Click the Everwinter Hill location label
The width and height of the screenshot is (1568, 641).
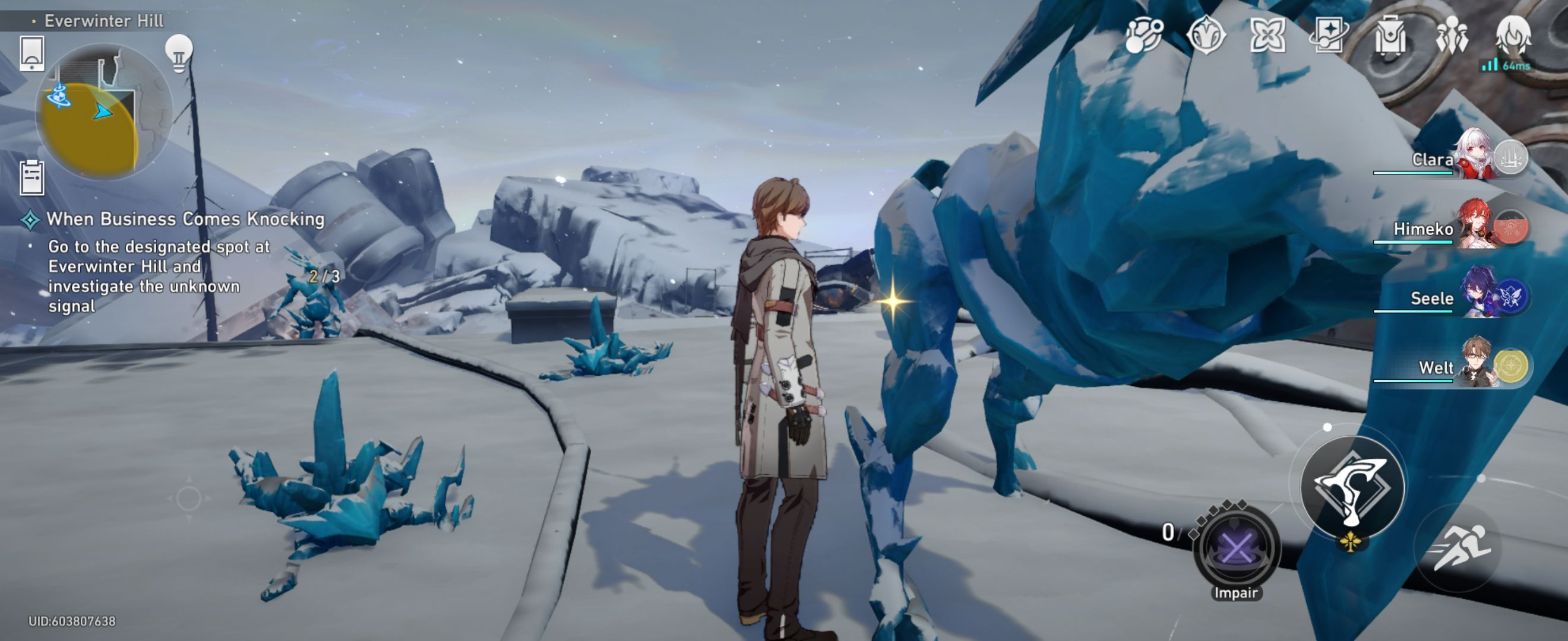[x=103, y=20]
